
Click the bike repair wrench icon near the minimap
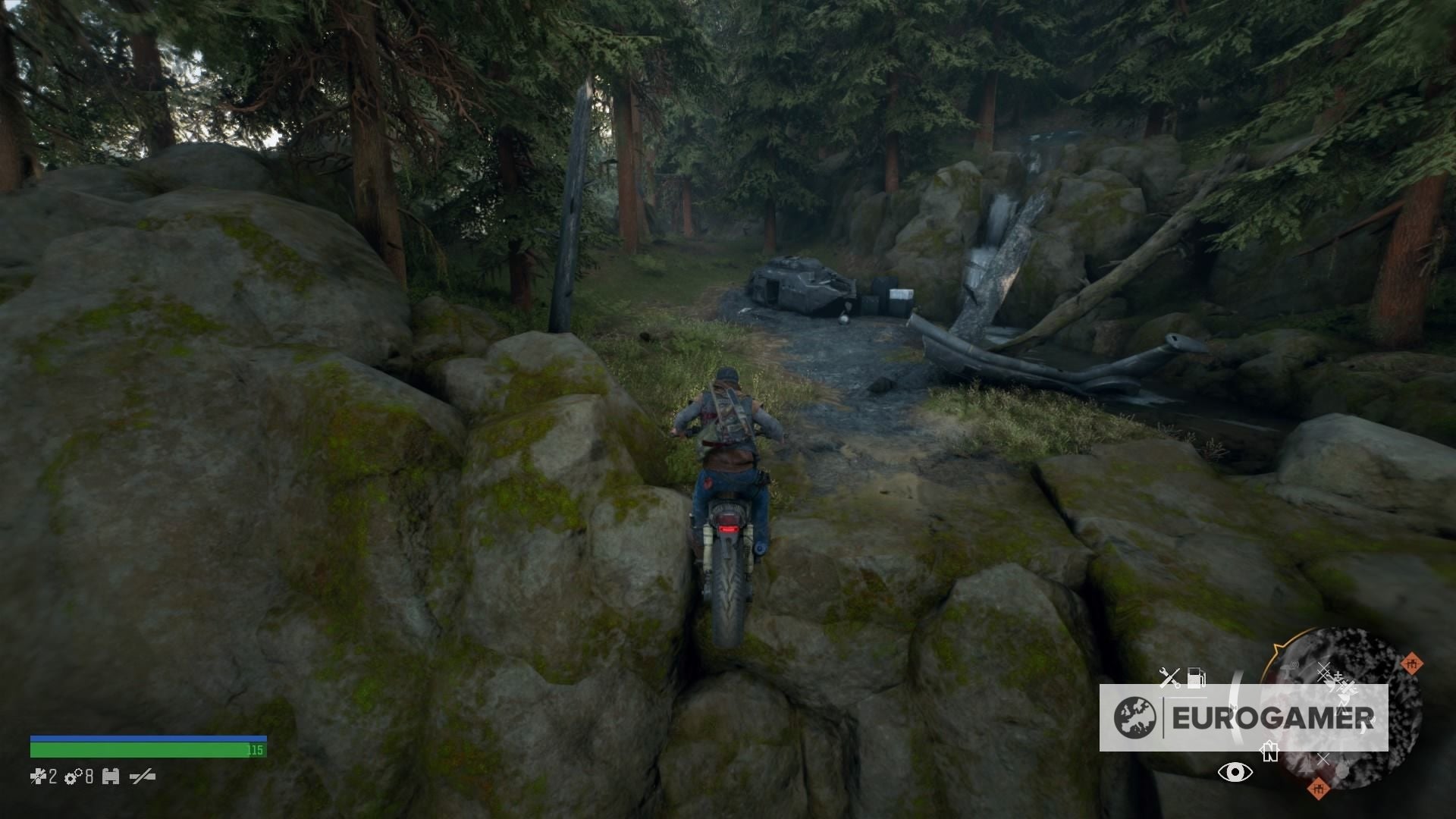coord(1171,677)
